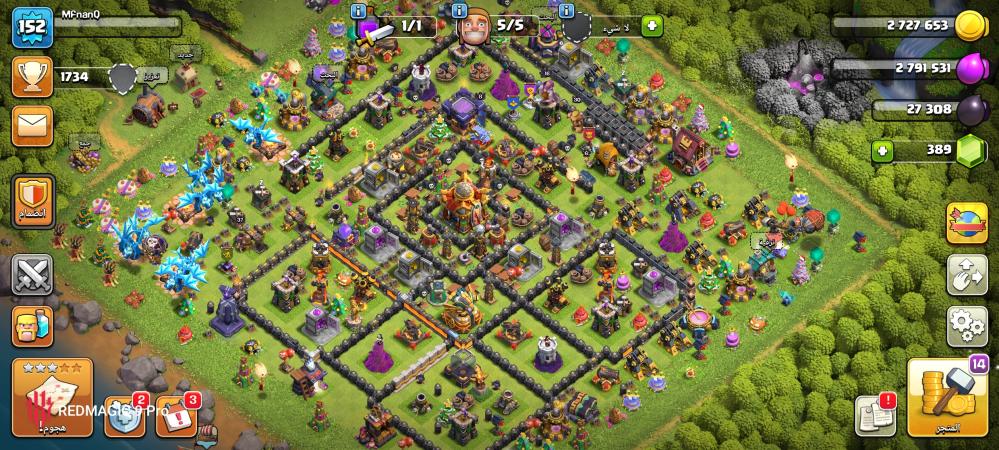Screen dimensions: 999x450
Task: Show info for the 5/5 builders
Action: (459, 10)
